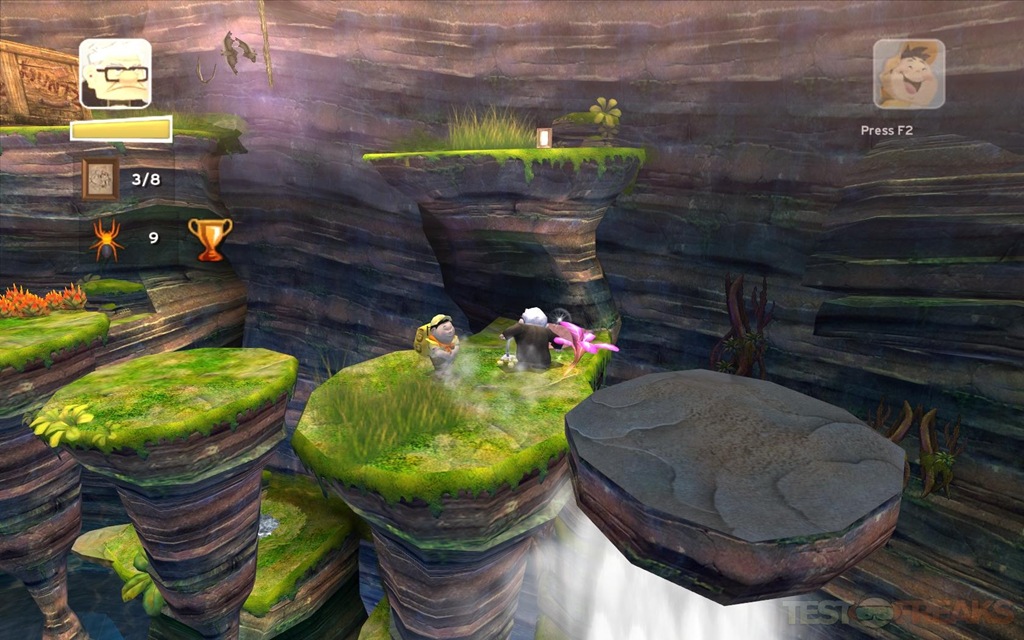Click the second player join portrait
This screenshot has width=1024, height=640.
[908, 74]
